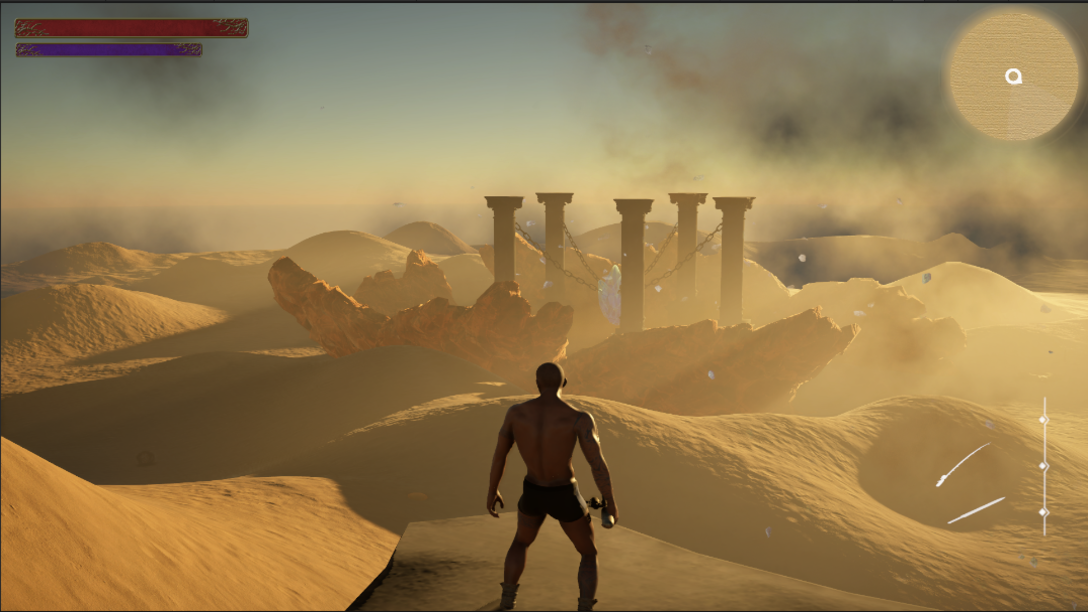This screenshot has width=1088, height=612.
Task: Click the circular sand-colored minimap
Action: [1013, 75]
